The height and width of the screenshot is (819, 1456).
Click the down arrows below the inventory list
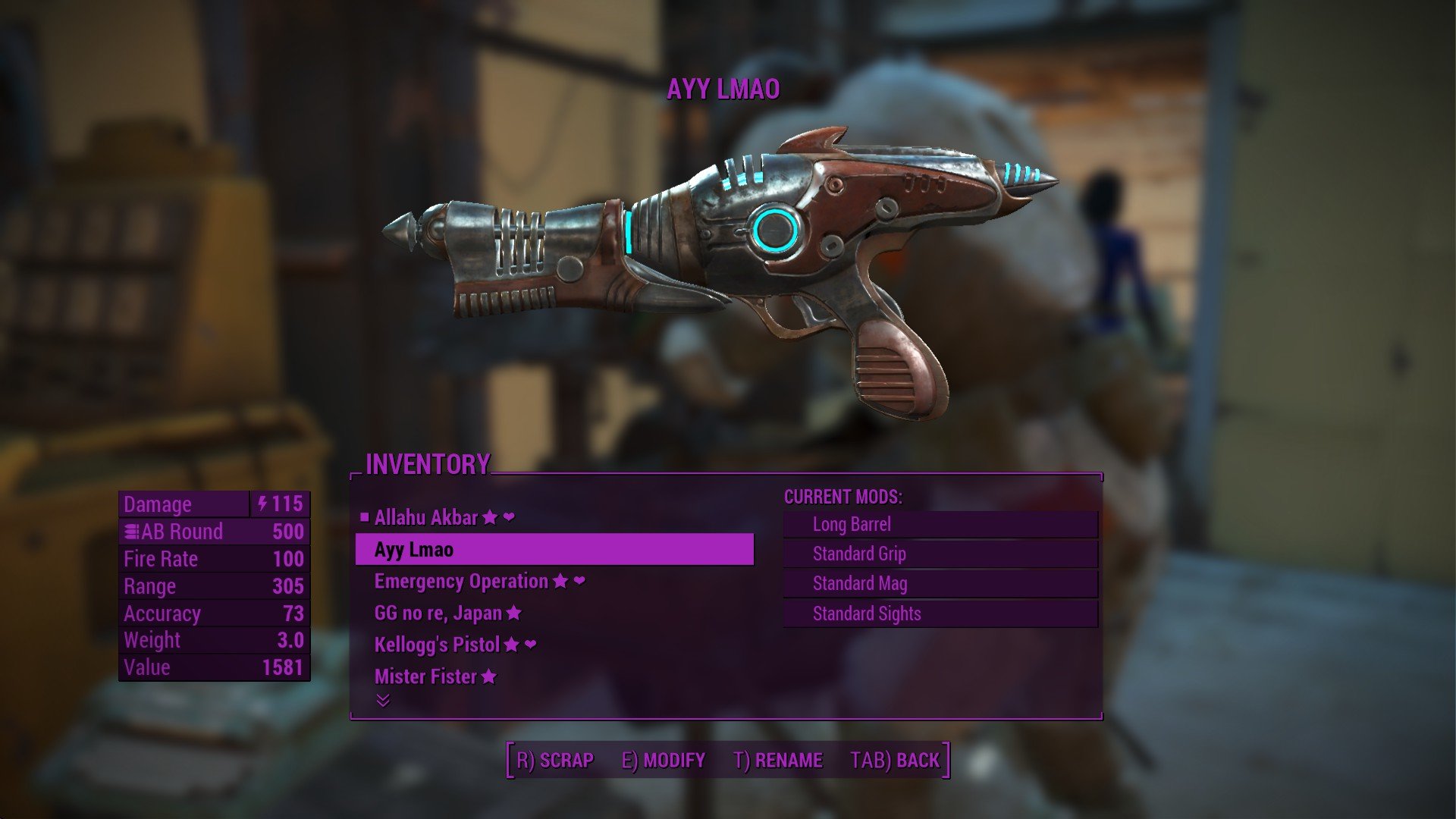point(383,700)
